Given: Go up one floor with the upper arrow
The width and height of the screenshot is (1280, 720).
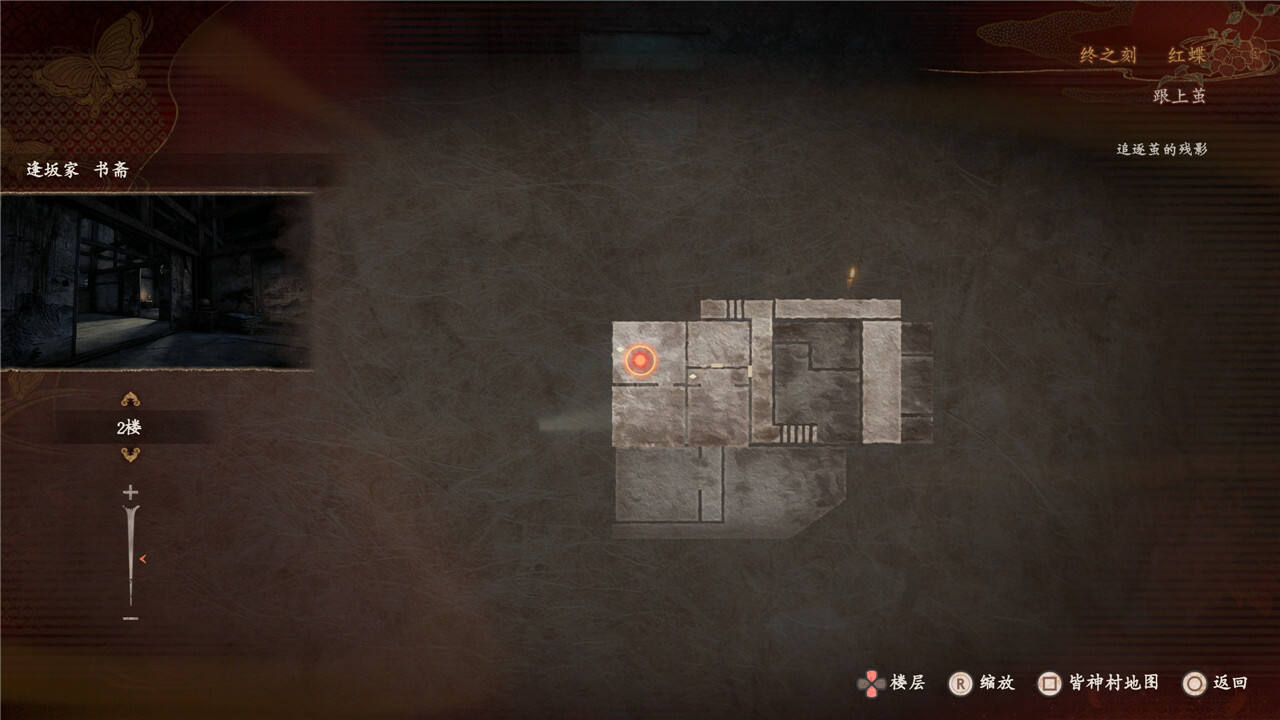Looking at the screenshot, I should (x=130, y=400).
